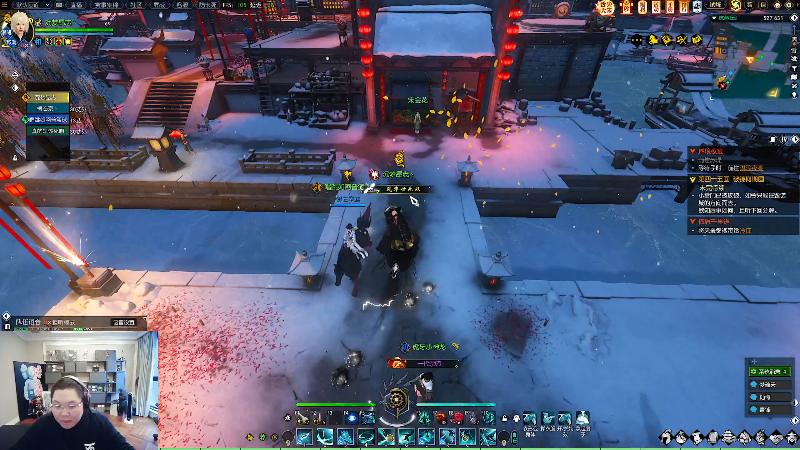Activate the first skill on the bottom hotbar
800x450 pixels.
303,437
